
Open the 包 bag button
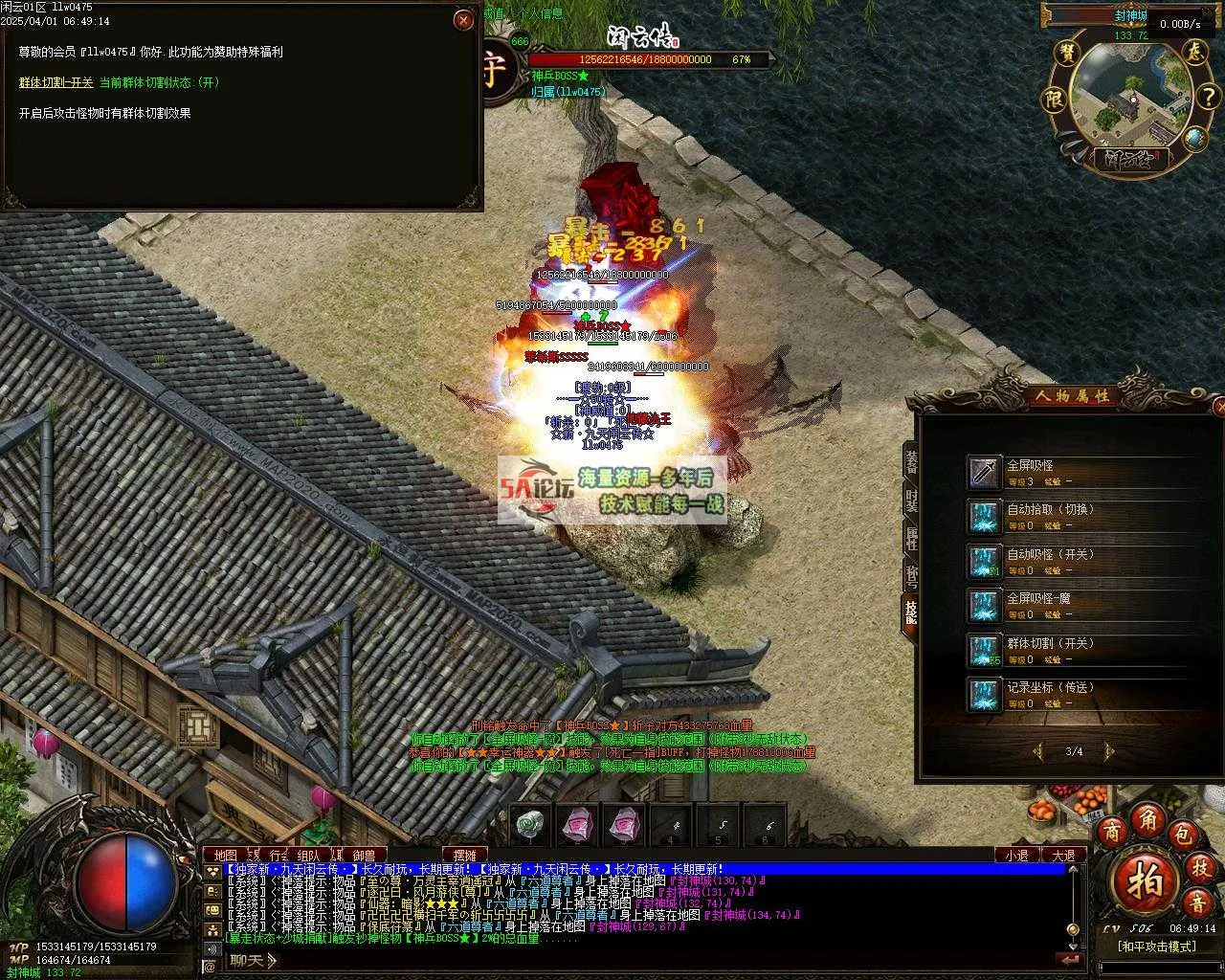click(x=1186, y=834)
